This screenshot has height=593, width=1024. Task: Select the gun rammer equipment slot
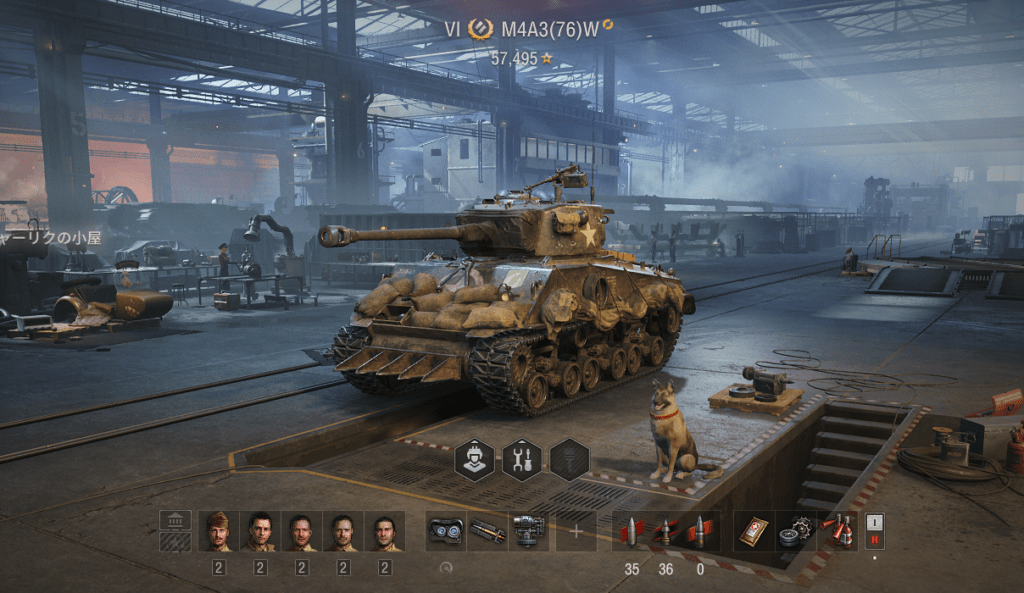click(487, 531)
